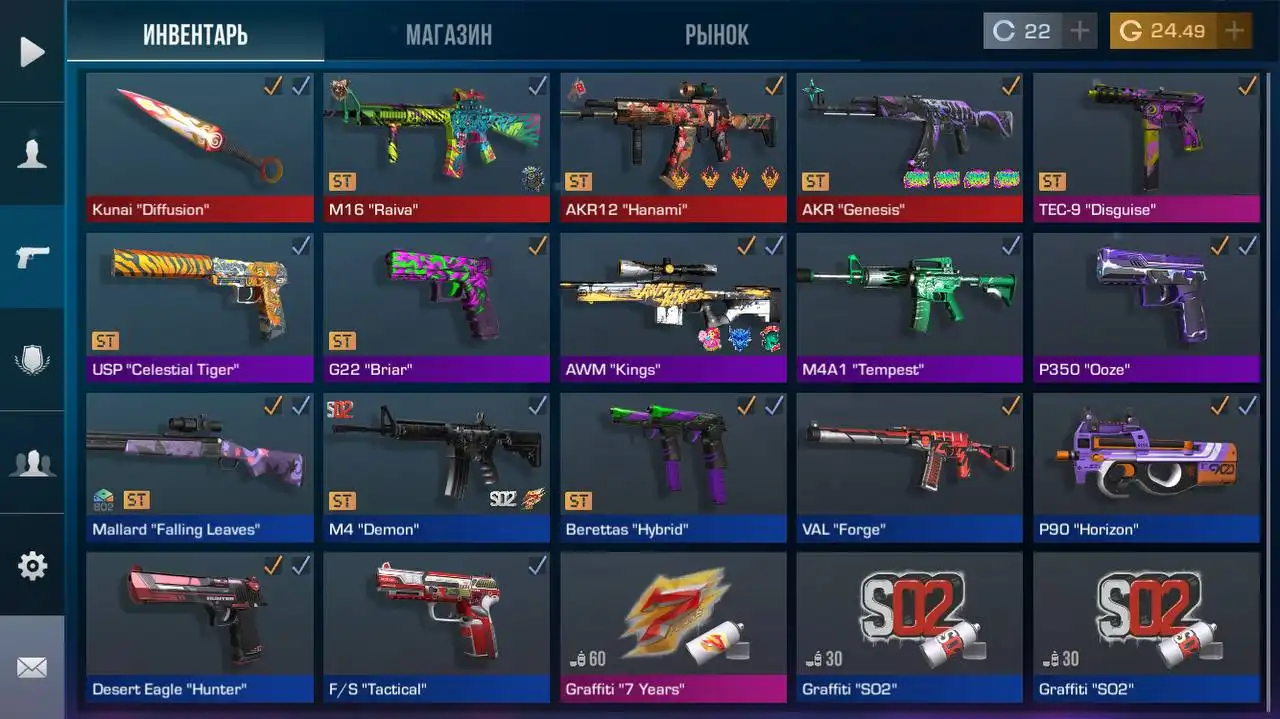Select the Kunai "Diffusion" knife
1280x719 pixels.
click(199, 146)
